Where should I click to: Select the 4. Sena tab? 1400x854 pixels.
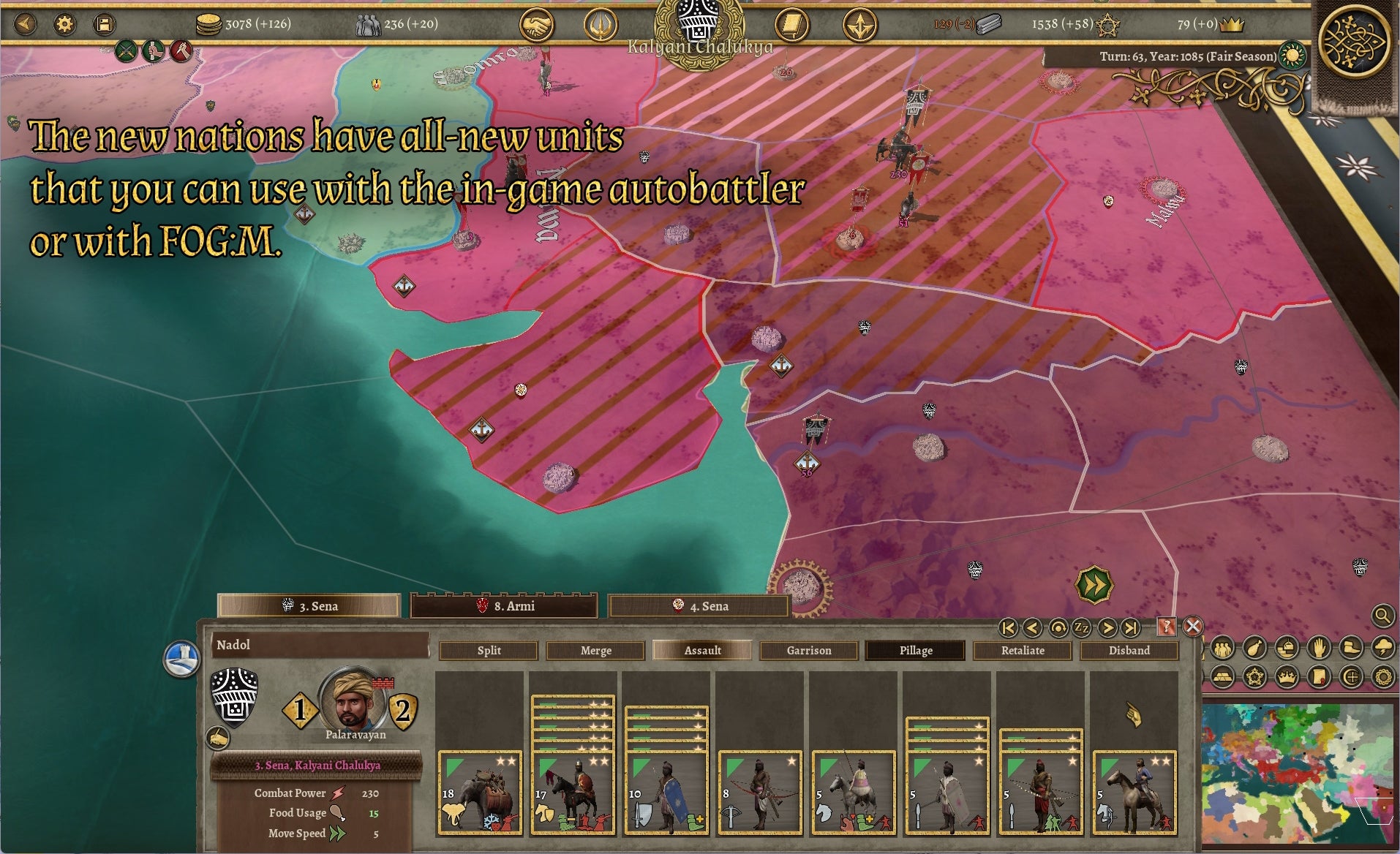click(699, 606)
